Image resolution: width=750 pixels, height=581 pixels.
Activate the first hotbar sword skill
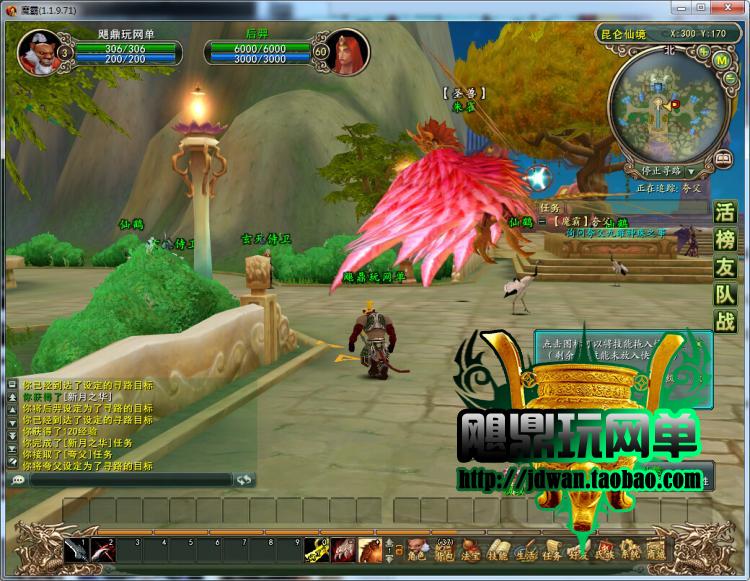(x=77, y=549)
